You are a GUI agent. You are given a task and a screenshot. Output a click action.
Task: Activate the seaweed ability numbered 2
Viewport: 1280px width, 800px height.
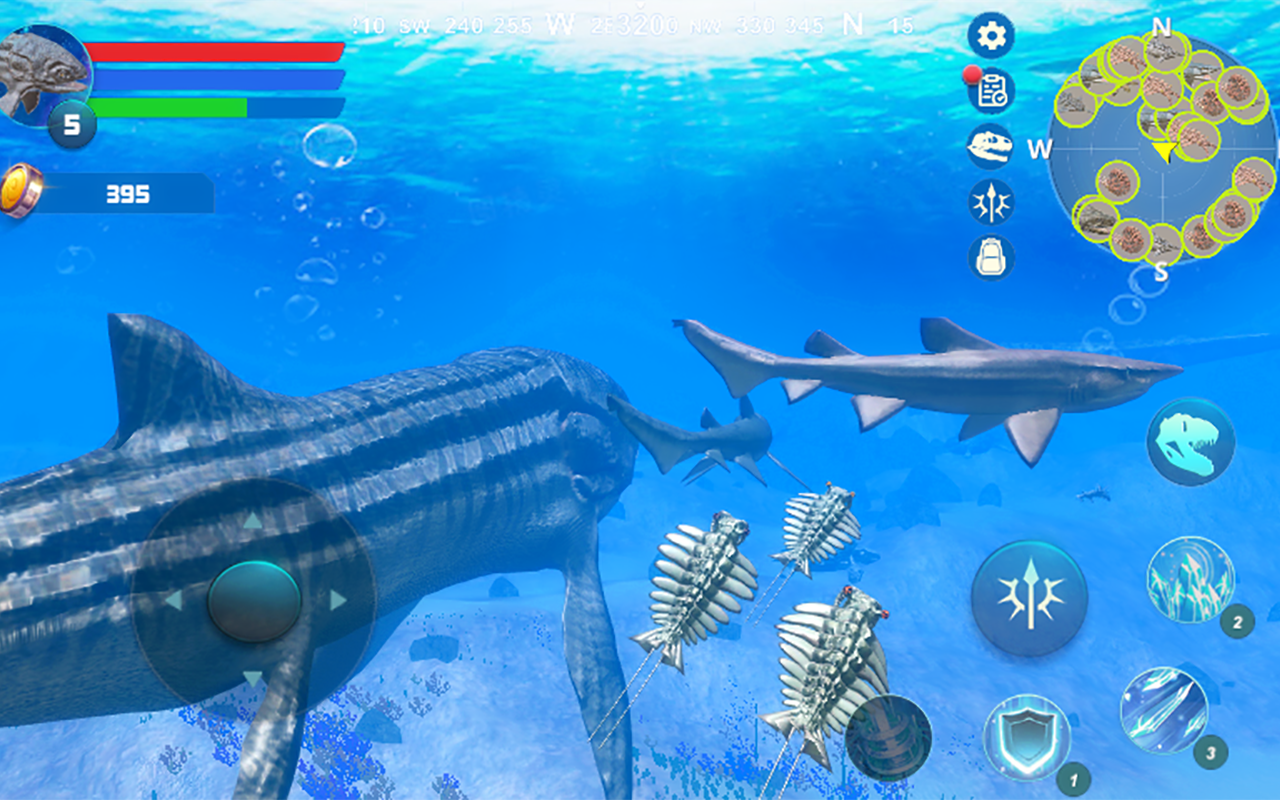[x=1190, y=580]
